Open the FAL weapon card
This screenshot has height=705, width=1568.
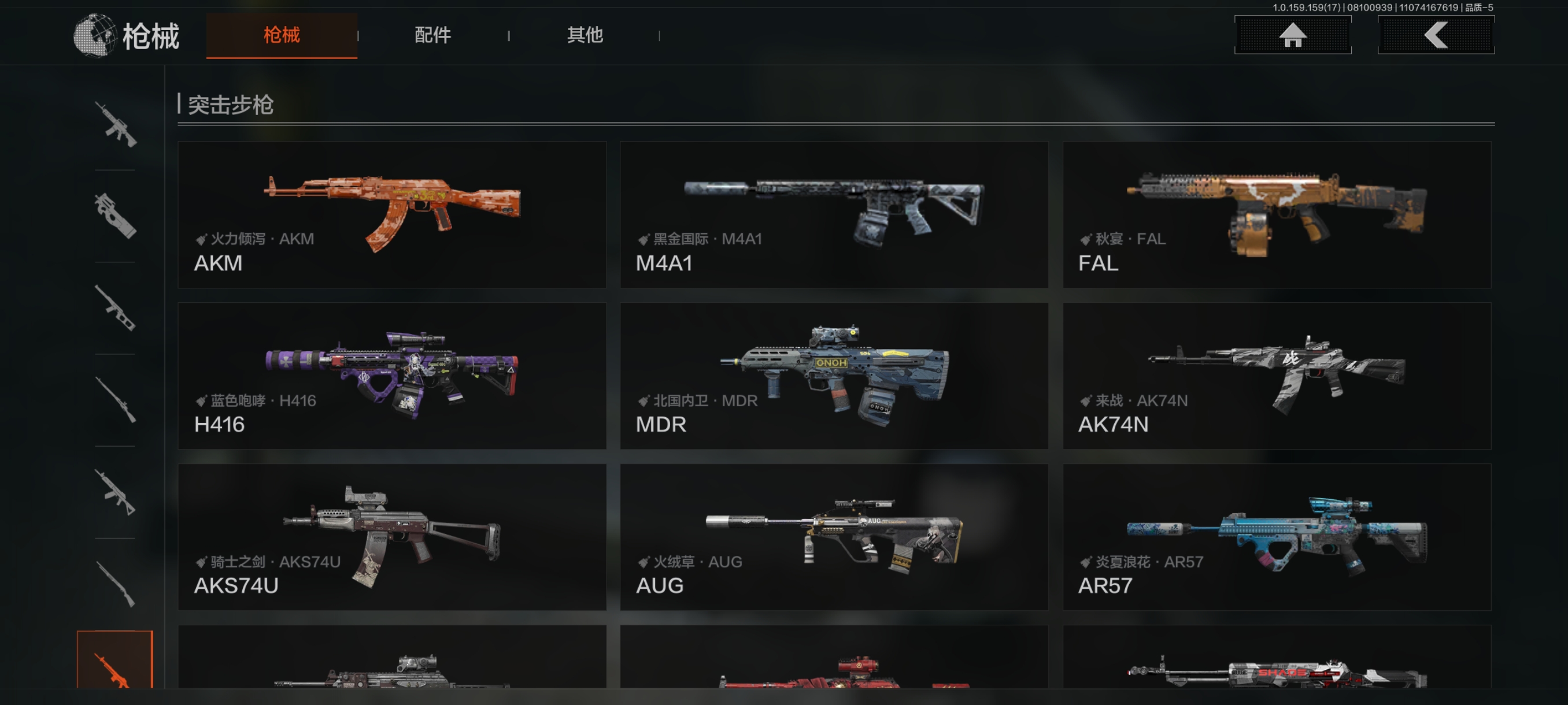pos(1277,214)
